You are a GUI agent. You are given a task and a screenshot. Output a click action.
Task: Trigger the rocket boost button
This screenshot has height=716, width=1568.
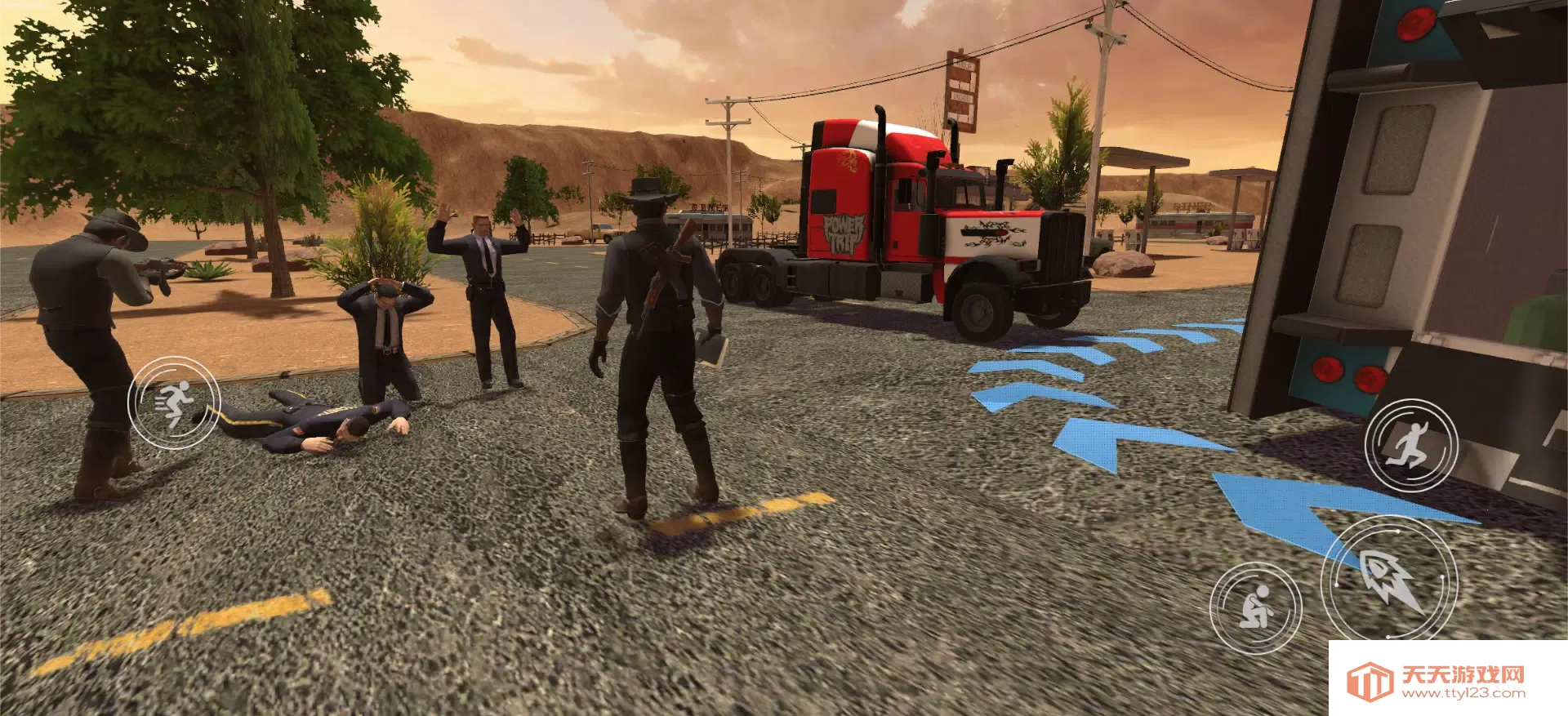click(1389, 580)
